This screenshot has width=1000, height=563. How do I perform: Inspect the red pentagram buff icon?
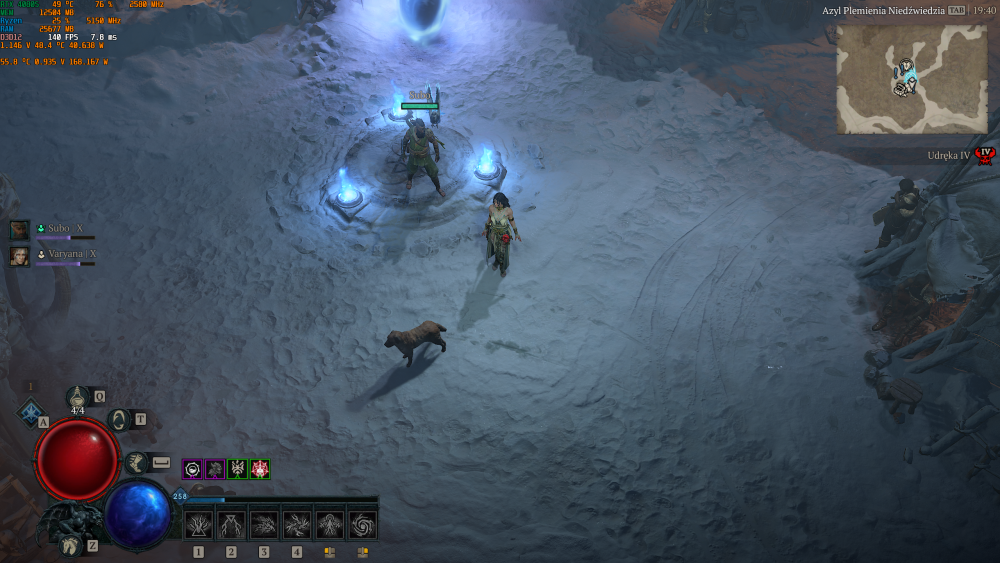[x=260, y=469]
